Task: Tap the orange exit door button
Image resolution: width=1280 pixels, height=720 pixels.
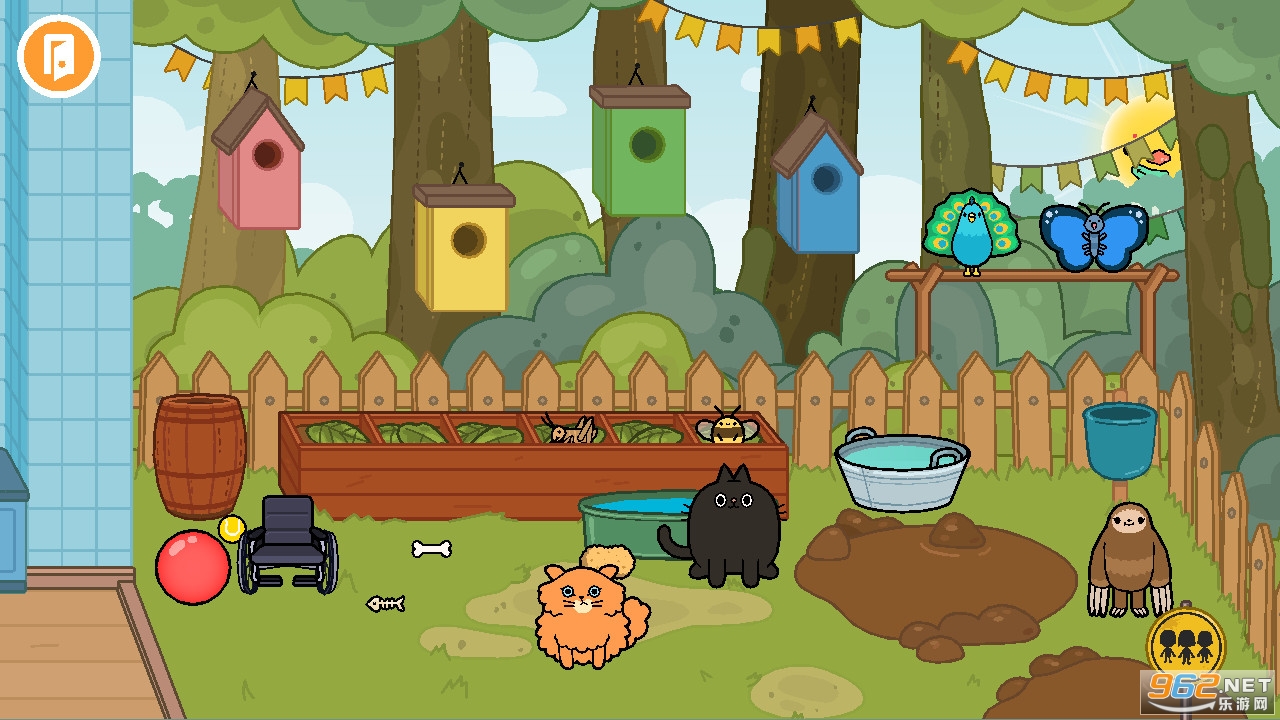Action: click(58, 57)
